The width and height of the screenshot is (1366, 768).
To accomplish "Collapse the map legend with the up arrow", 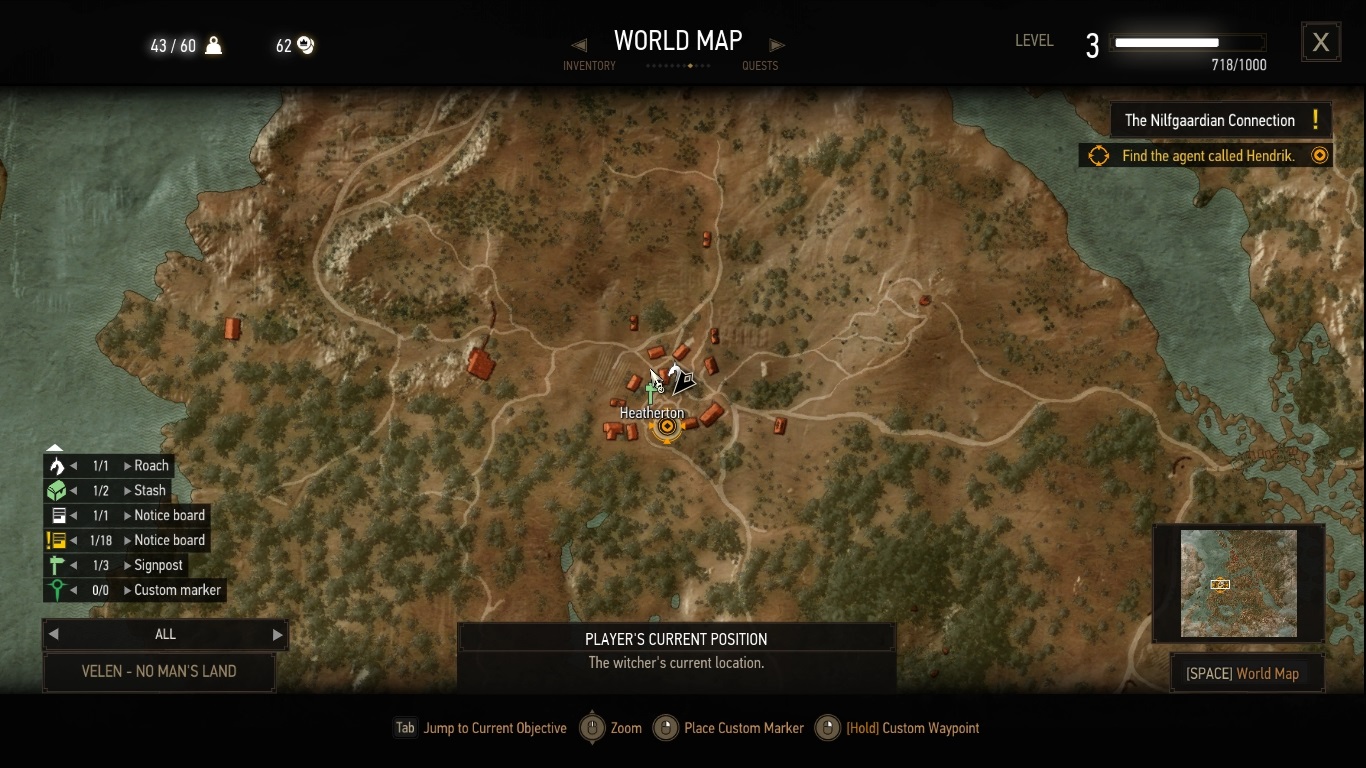I will coord(55,448).
